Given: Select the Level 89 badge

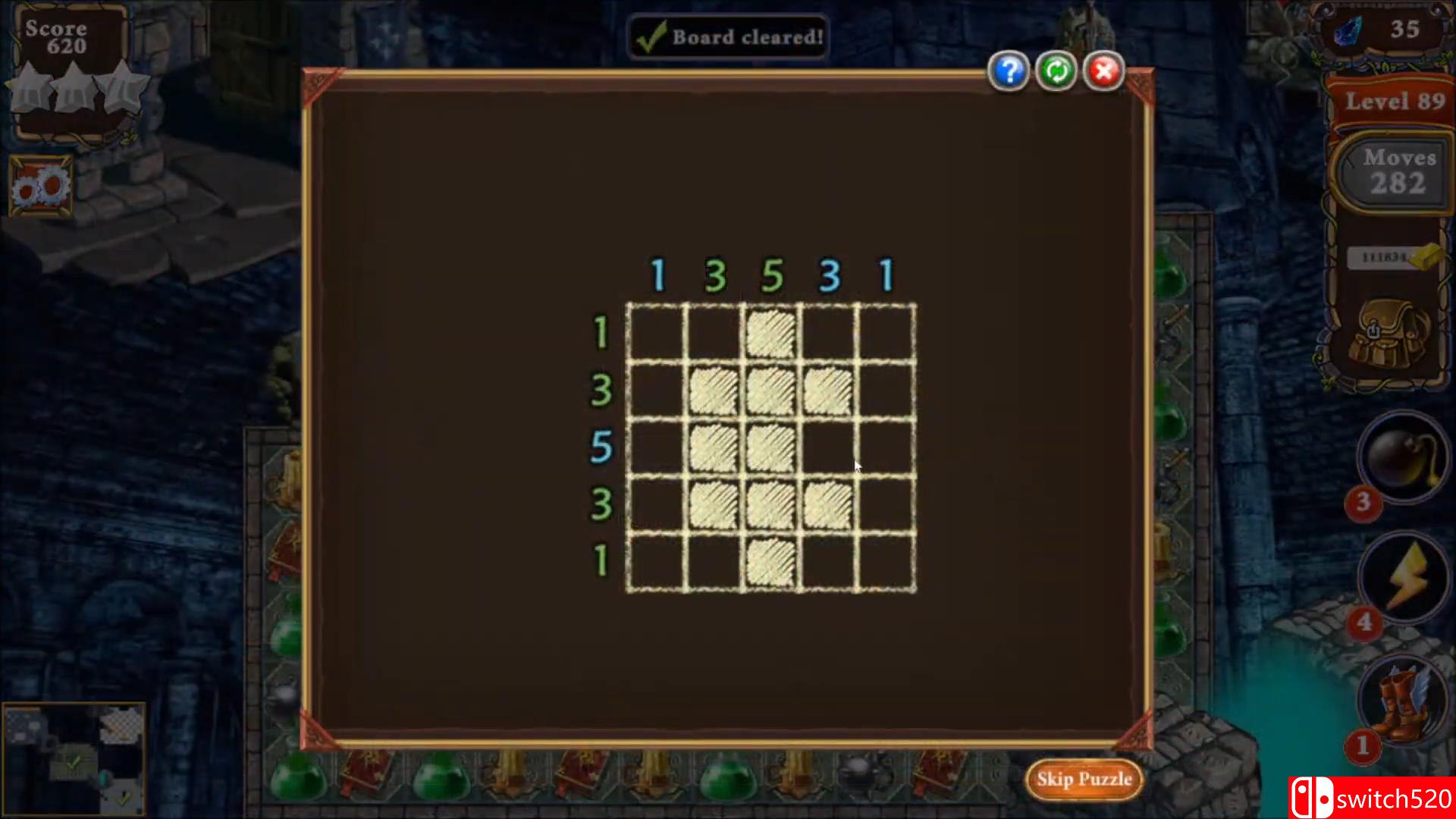Looking at the screenshot, I should tap(1394, 101).
